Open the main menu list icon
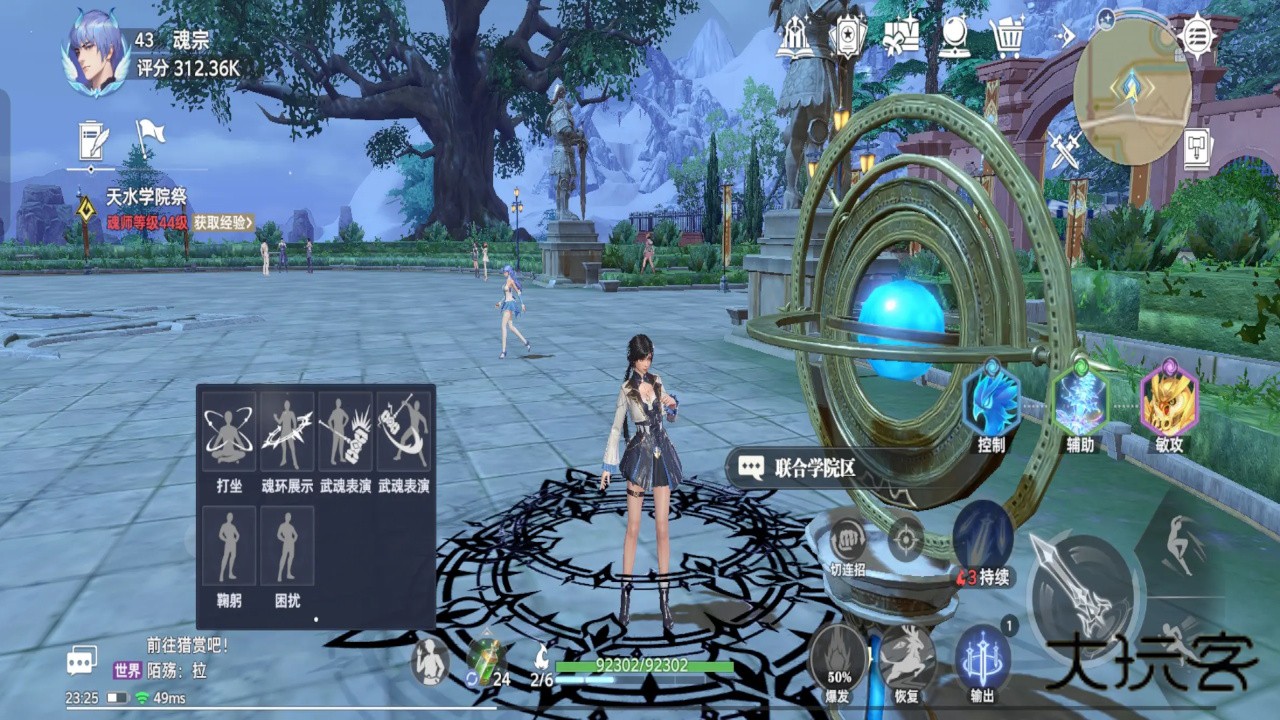This screenshot has height=720, width=1280. pyautogui.click(x=1197, y=36)
